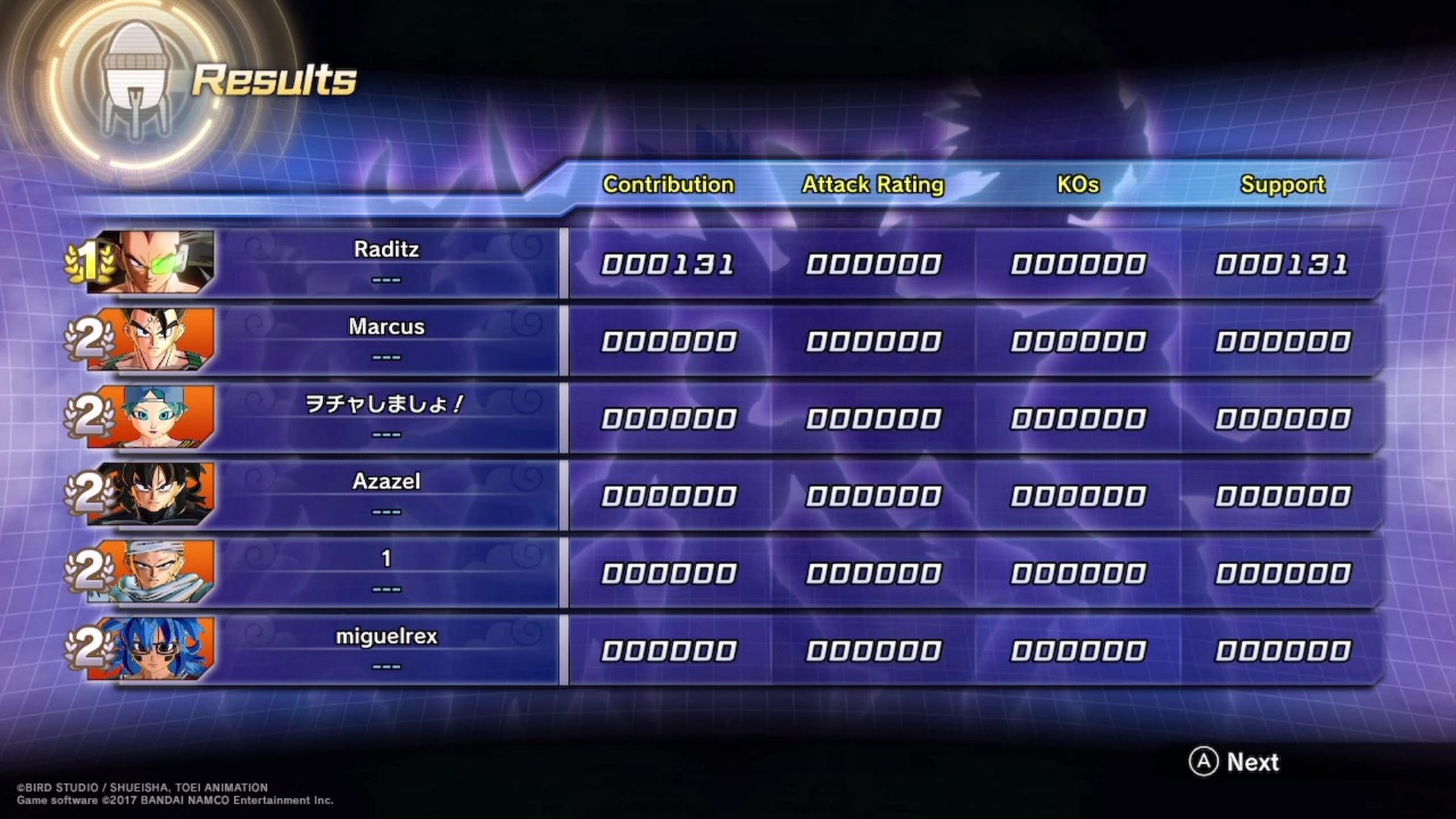Click Azazel's black-haired character portrait
This screenshot has width=1456, height=819.
152,494
